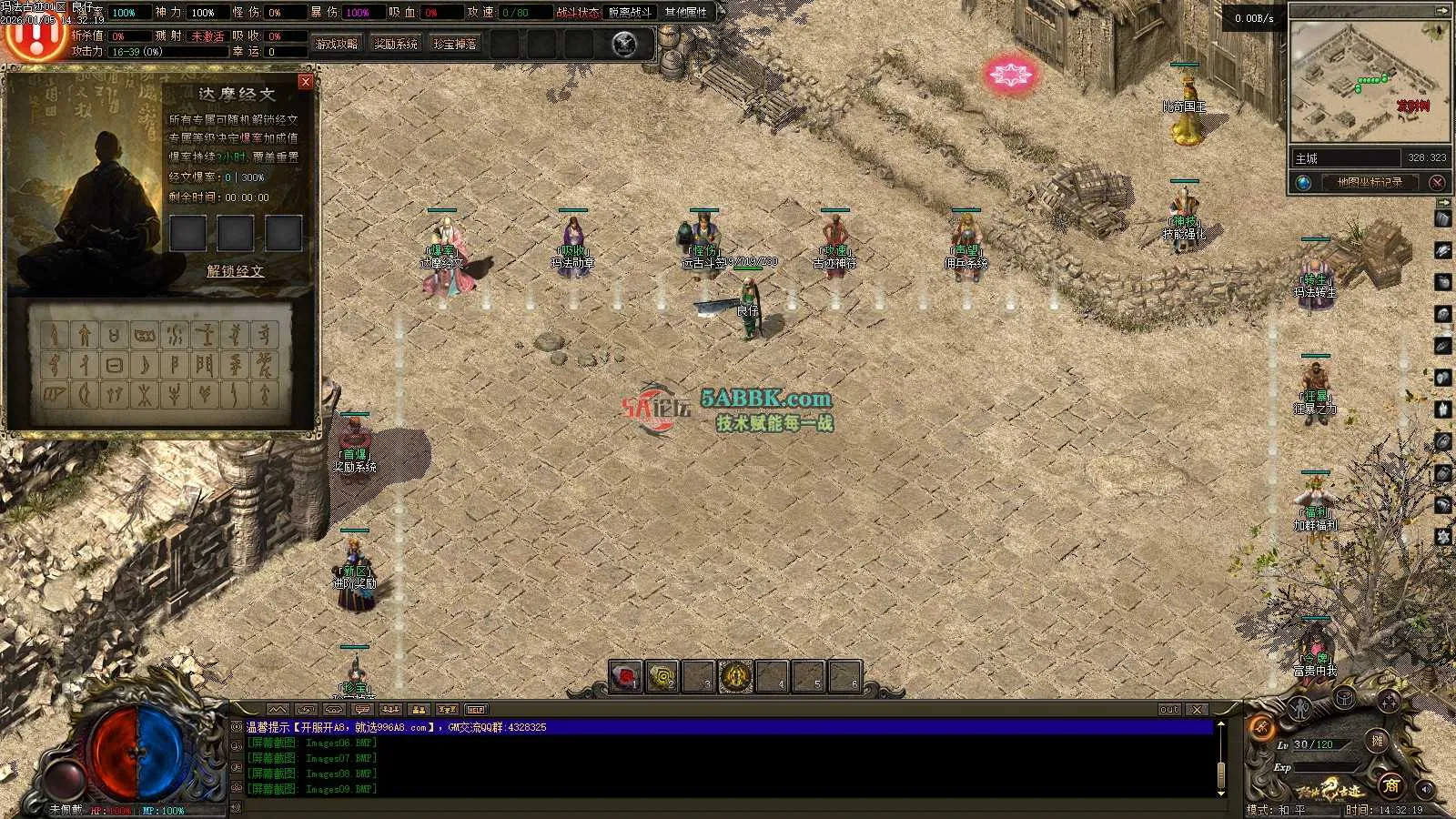The height and width of the screenshot is (819, 1456).
Task: Open the 游戏攻略 game guide
Action: click(337, 45)
